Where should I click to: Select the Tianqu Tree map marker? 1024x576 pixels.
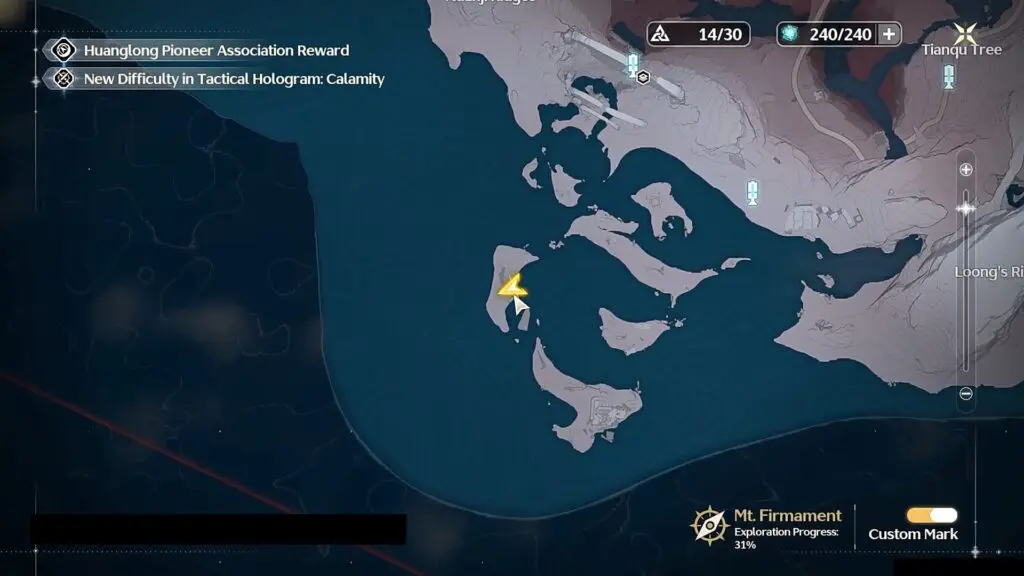[x=966, y=32]
